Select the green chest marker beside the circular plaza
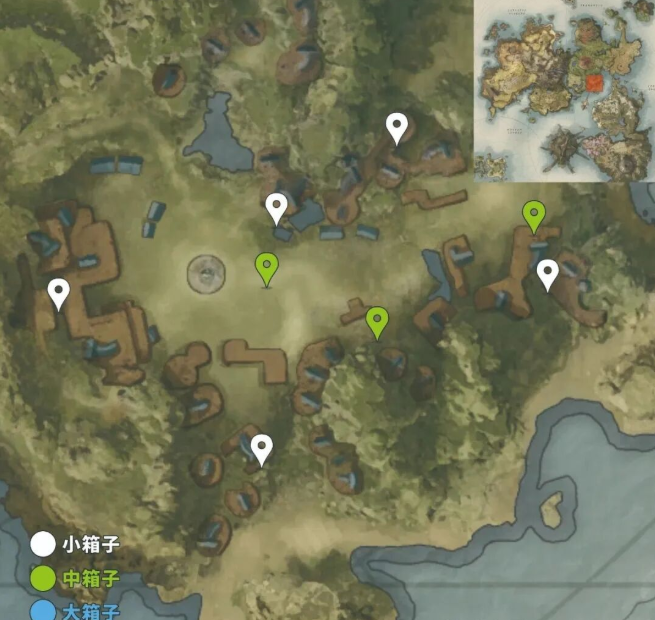This screenshot has height=620, width=655. [x=266, y=267]
